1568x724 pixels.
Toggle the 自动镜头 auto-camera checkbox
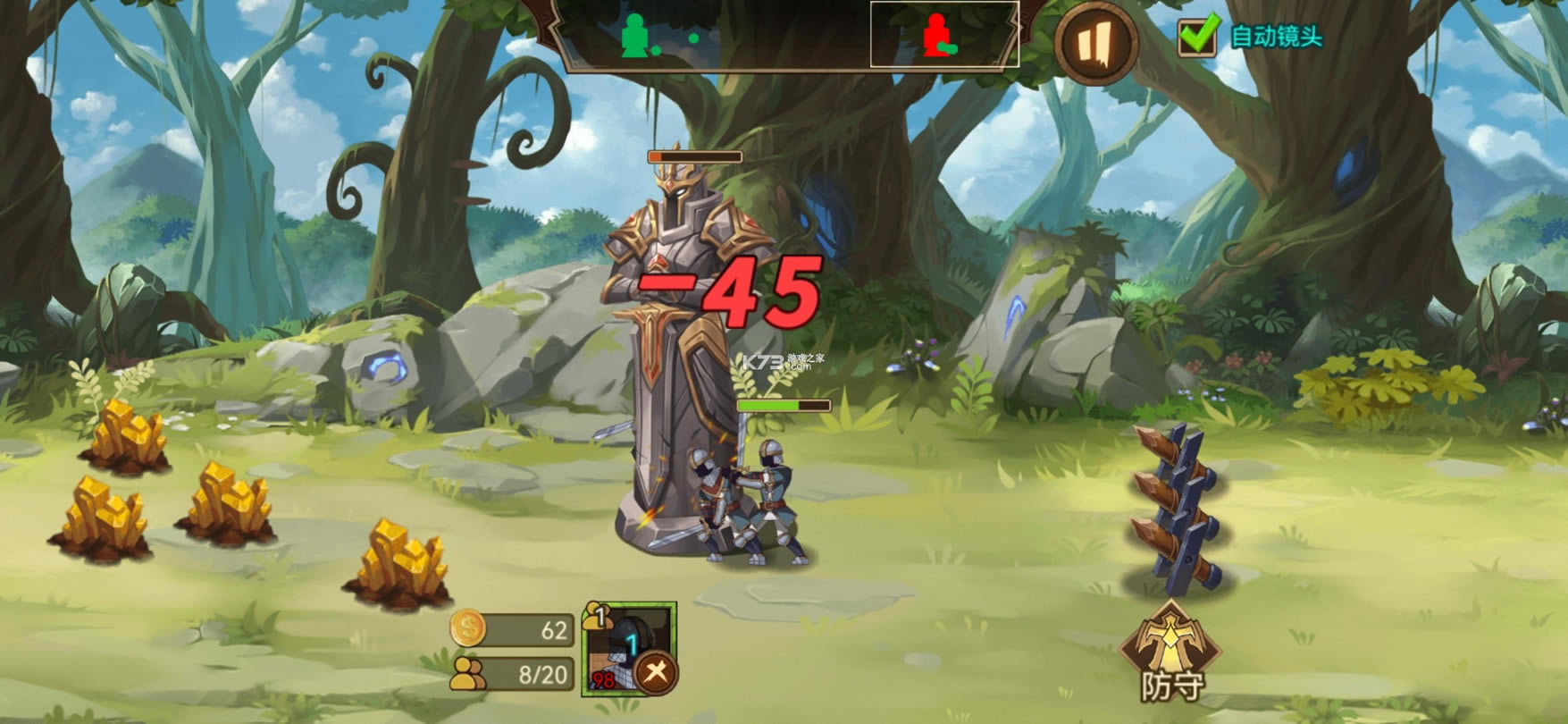(1197, 36)
